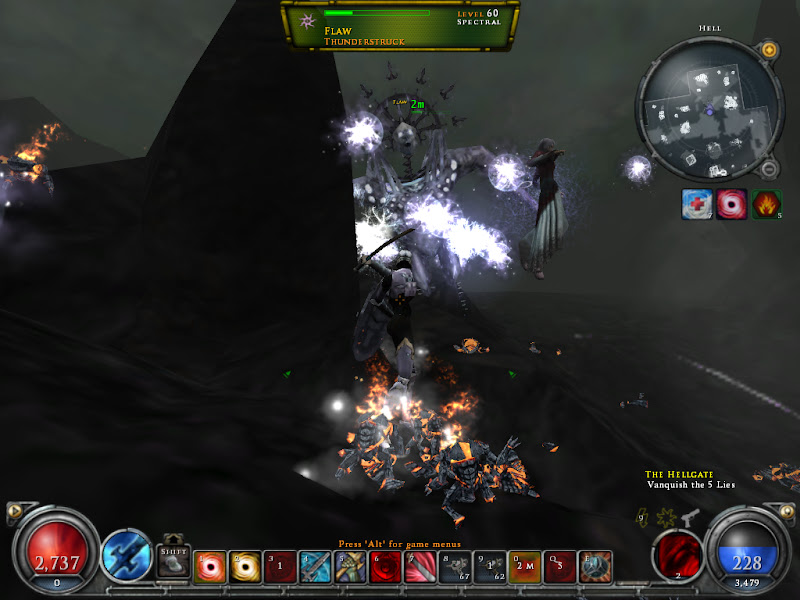Select the gun slot showing 67
This screenshot has height=600, width=800.
click(x=455, y=567)
